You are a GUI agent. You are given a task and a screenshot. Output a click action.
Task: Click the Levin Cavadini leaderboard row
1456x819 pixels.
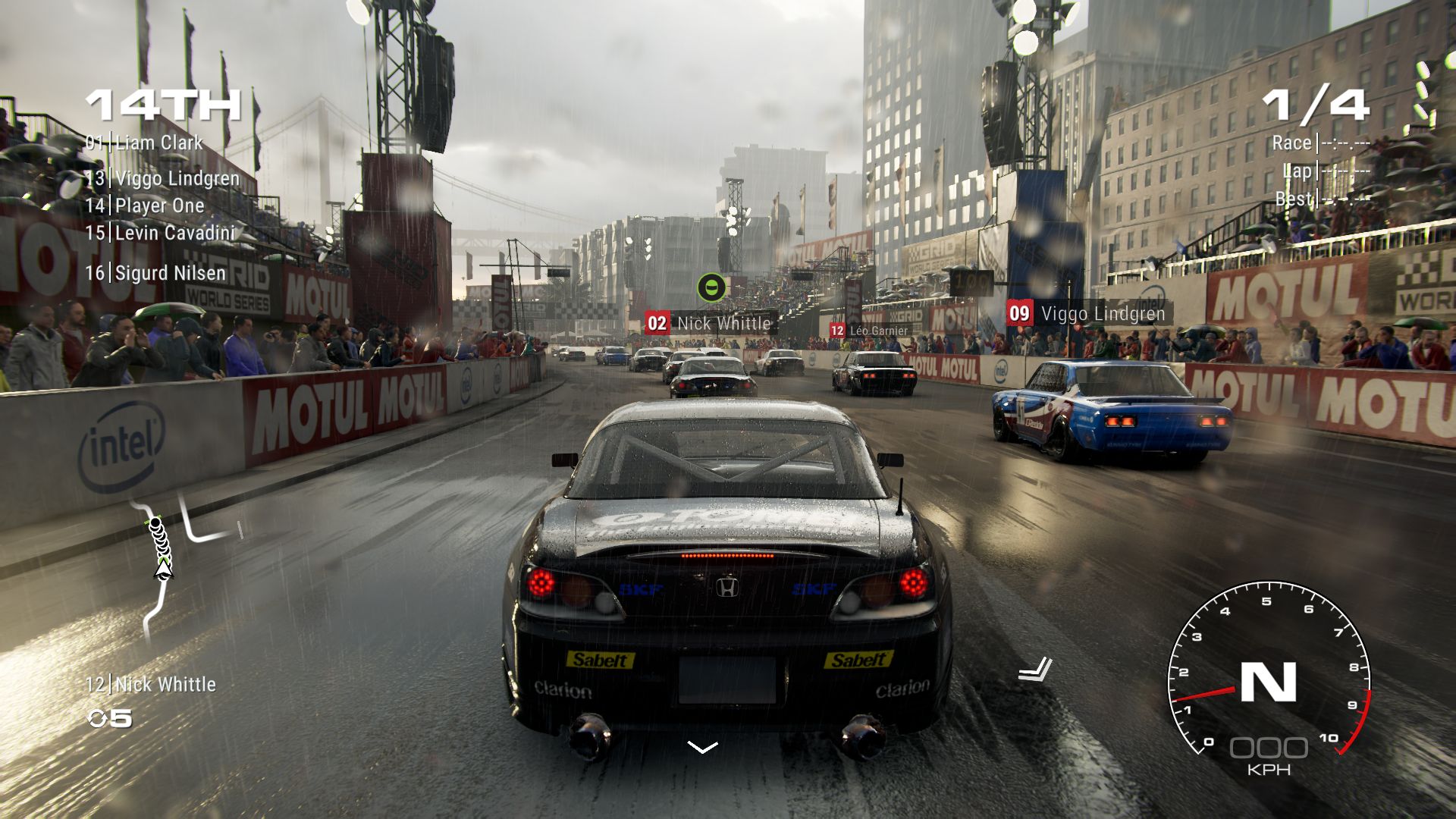pos(160,233)
